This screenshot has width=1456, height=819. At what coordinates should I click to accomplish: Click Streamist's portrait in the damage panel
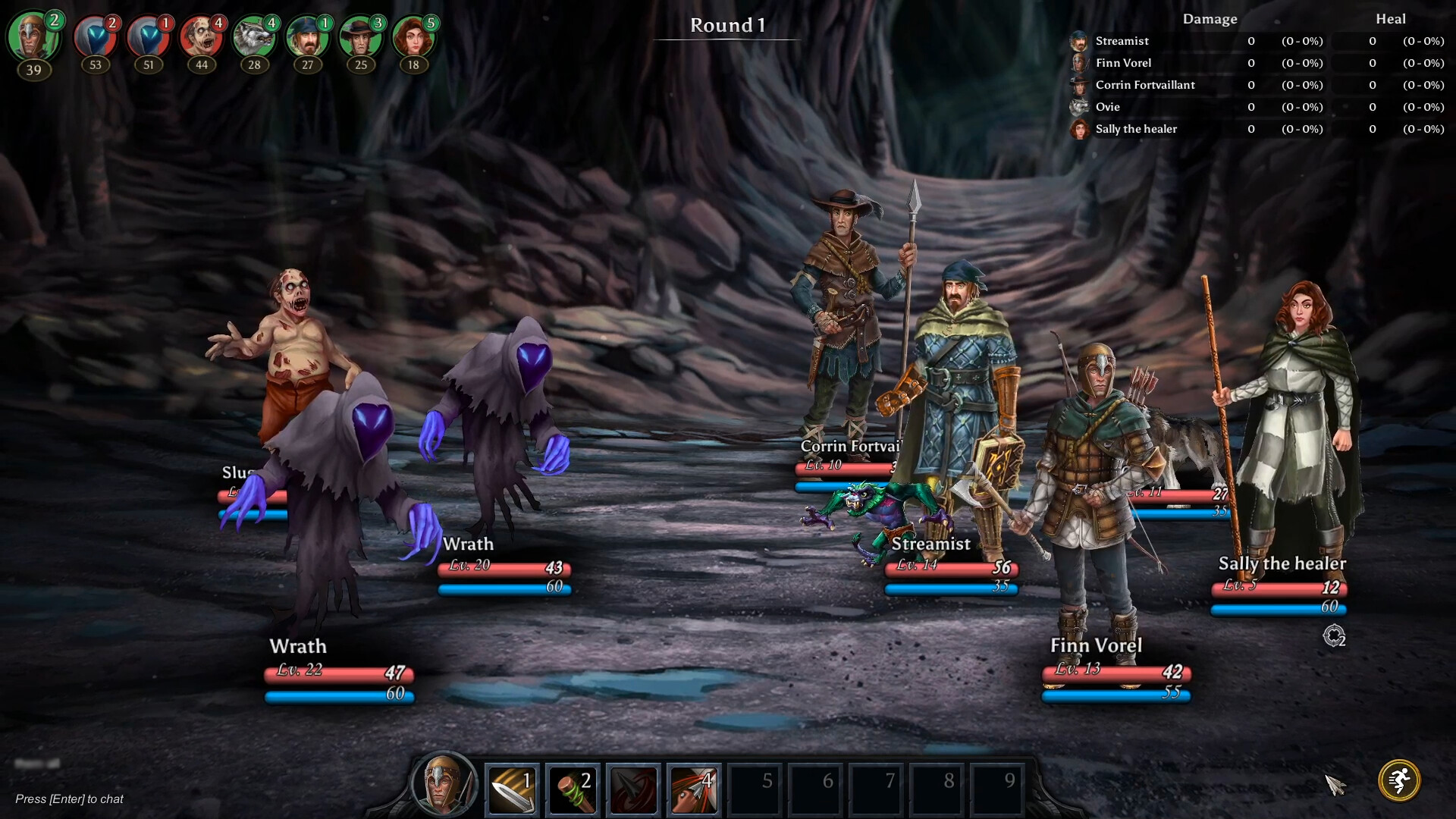(1078, 41)
